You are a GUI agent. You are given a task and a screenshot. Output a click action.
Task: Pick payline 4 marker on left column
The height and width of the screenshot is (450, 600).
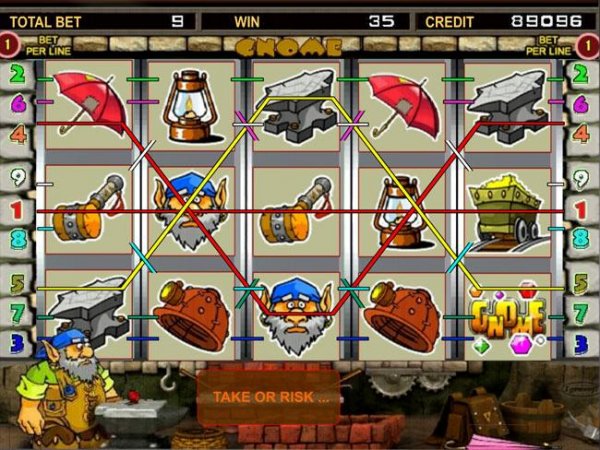[17, 132]
